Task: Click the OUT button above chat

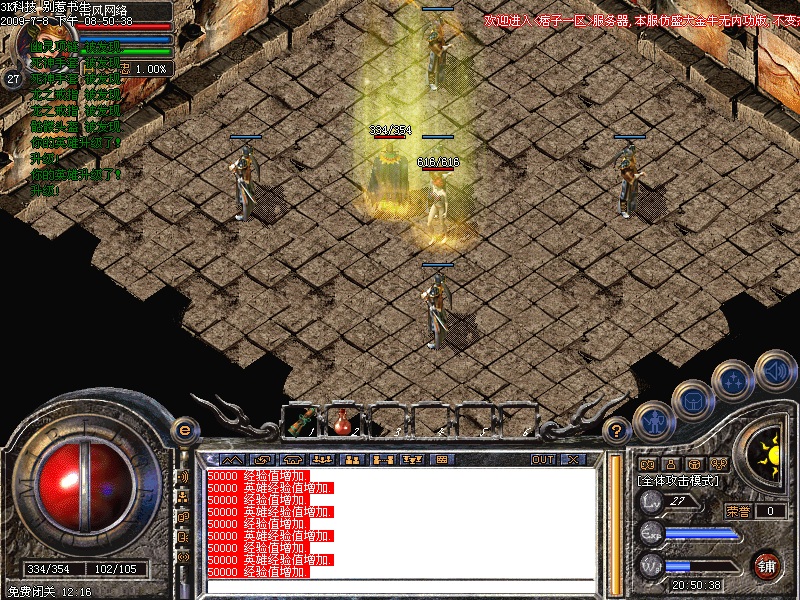Action: pyautogui.click(x=543, y=460)
